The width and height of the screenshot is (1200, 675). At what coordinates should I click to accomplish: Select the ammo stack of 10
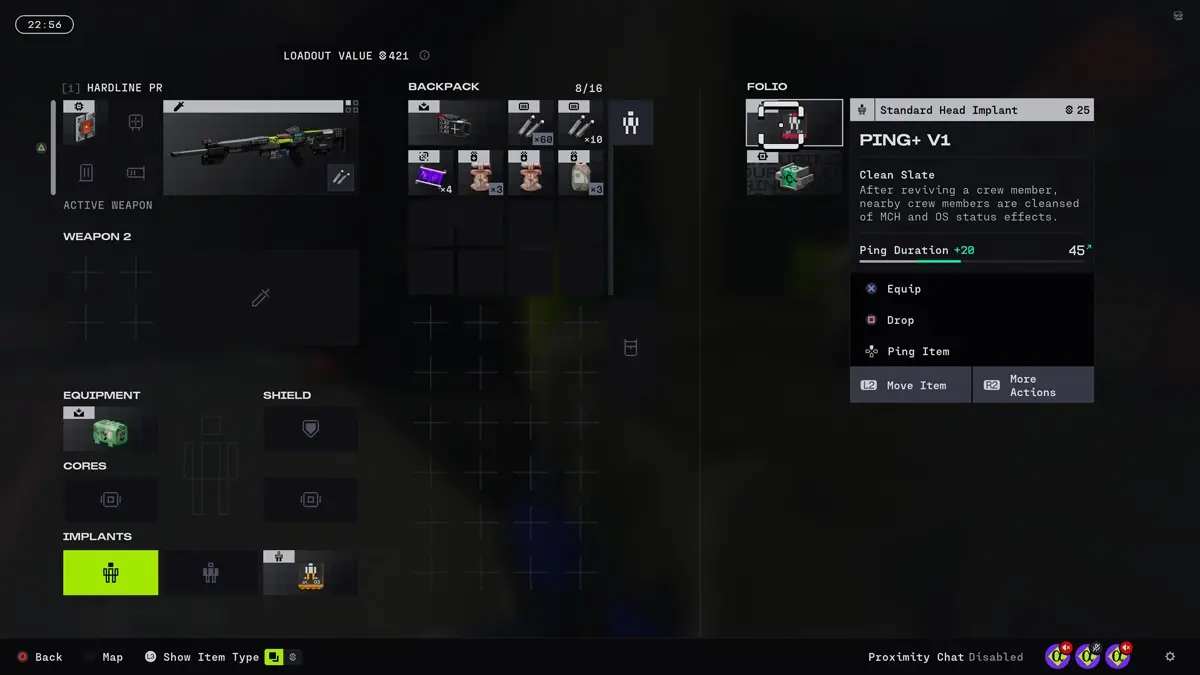581,123
